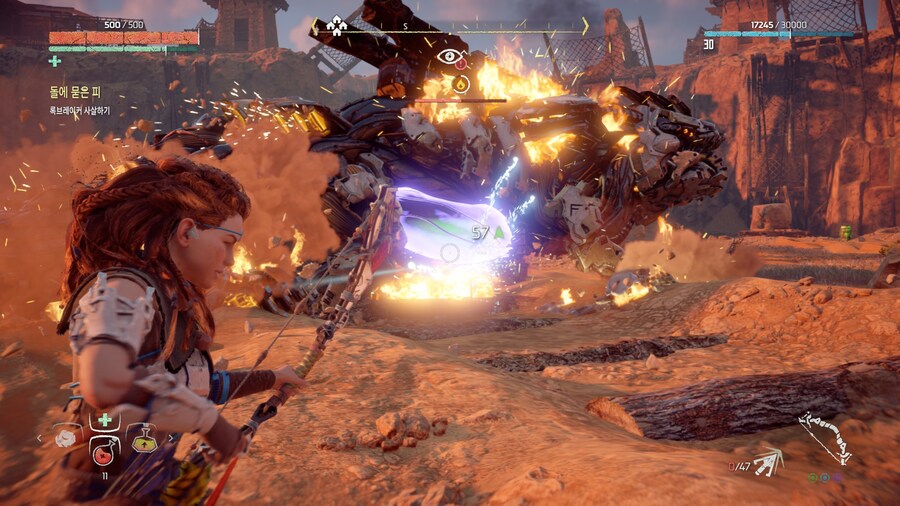
Task: Click the fire status icon on enemy
Action: (460, 84)
